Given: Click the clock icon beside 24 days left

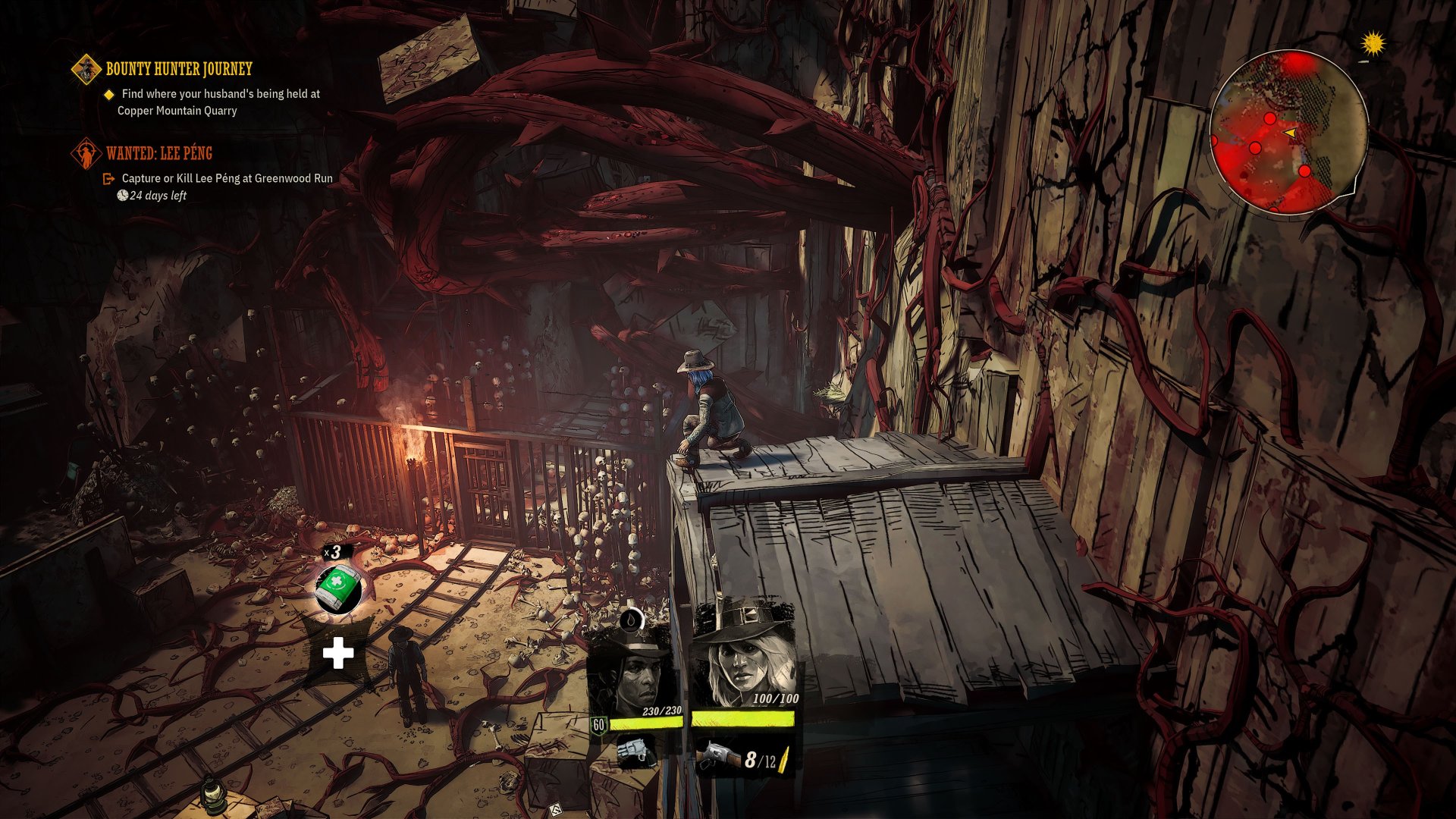Looking at the screenshot, I should [123, 195].
